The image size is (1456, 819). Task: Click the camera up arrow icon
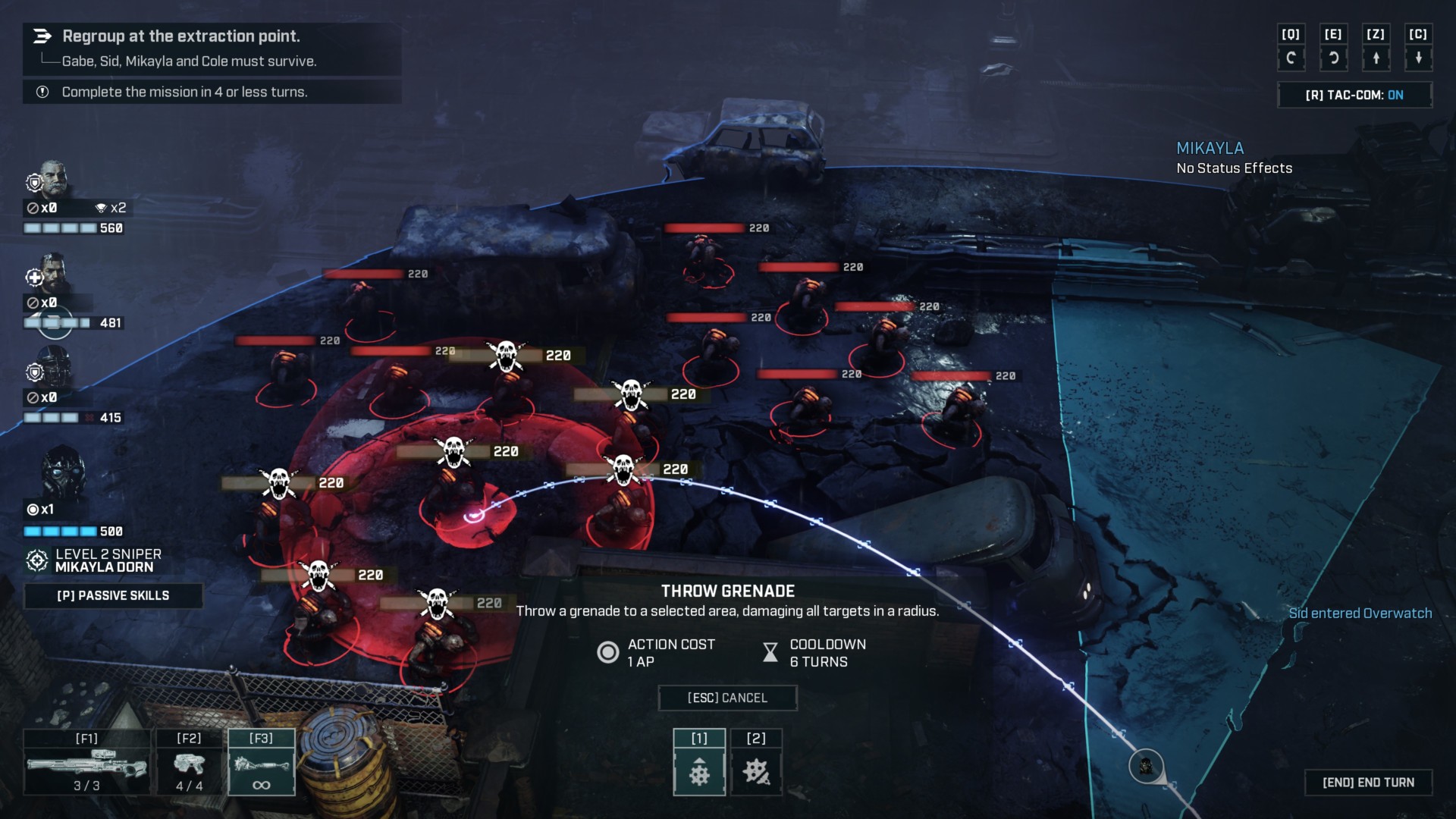click(1376, 58)
